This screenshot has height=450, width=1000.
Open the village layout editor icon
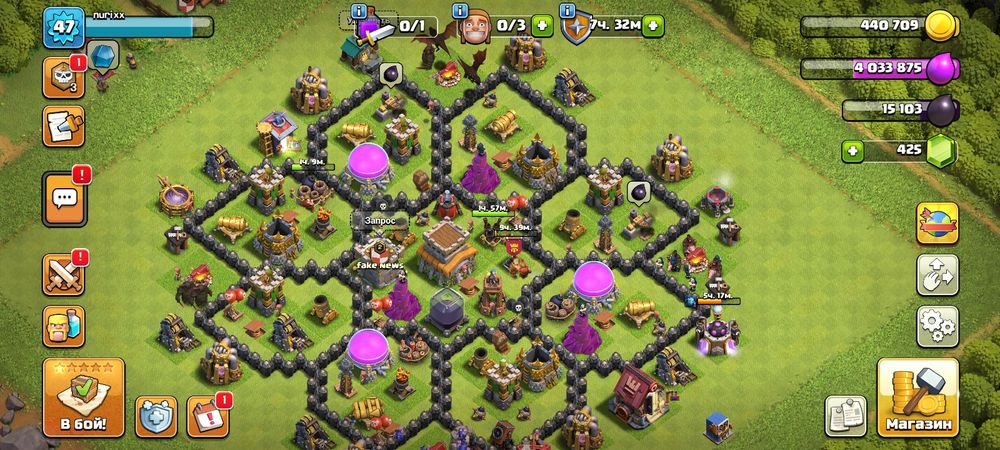tap(937, 274)
